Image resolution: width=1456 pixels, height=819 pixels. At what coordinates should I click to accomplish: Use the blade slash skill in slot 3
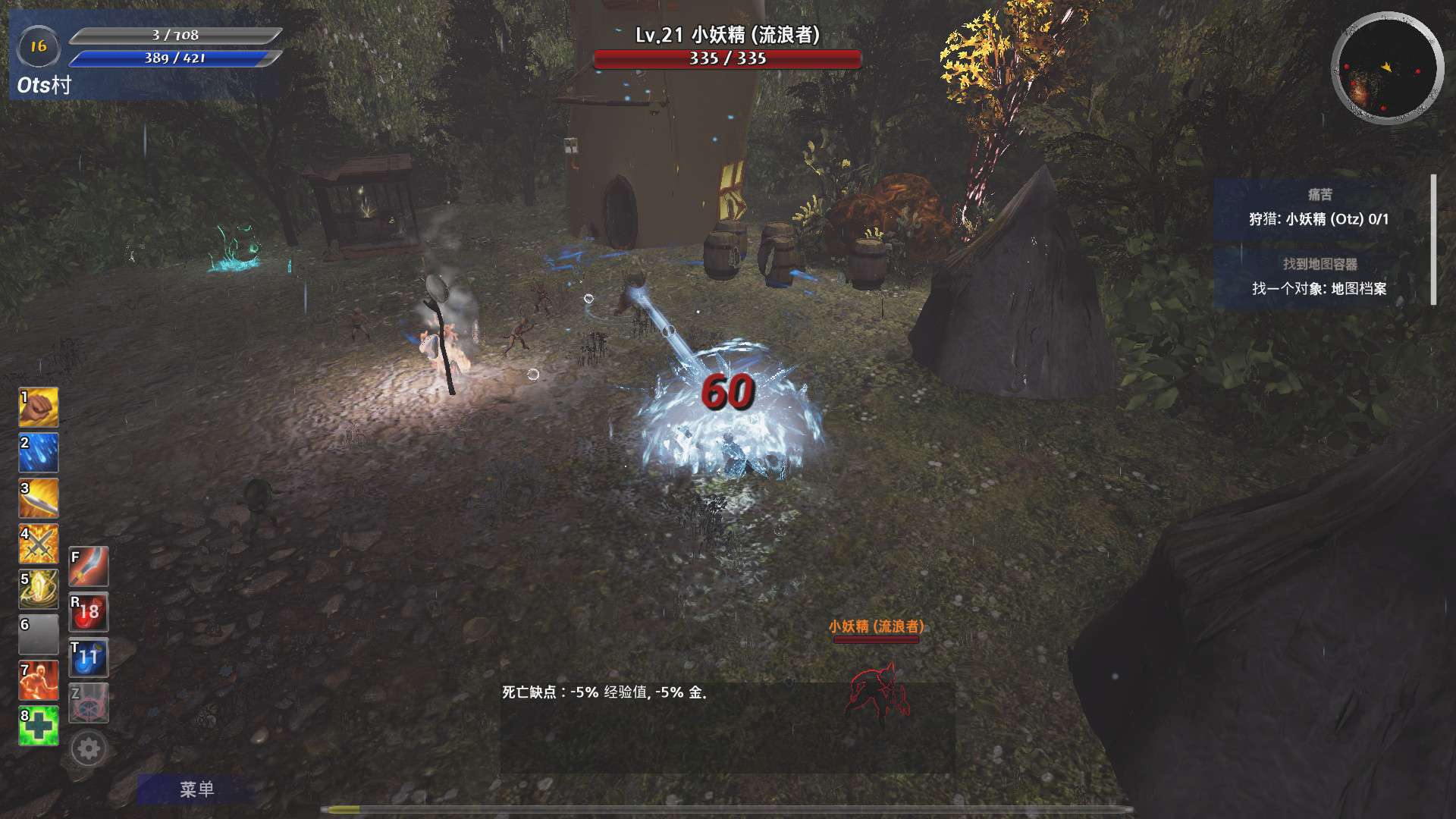[x=38, y=498]
